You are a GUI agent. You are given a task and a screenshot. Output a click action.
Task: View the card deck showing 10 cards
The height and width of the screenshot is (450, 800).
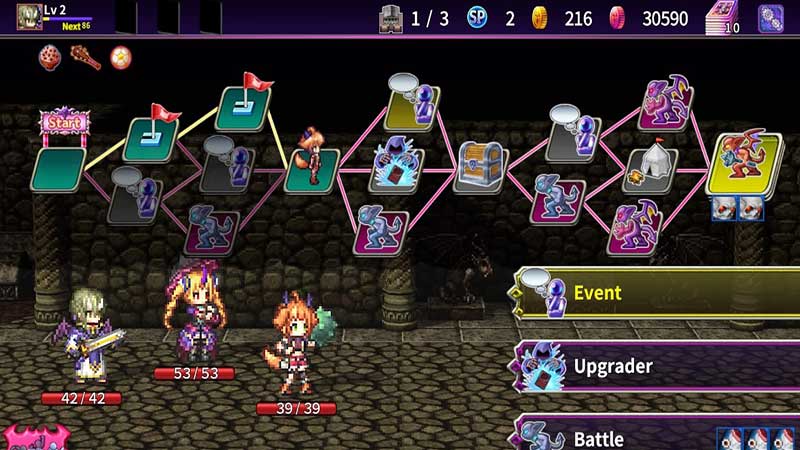point(723,18)
